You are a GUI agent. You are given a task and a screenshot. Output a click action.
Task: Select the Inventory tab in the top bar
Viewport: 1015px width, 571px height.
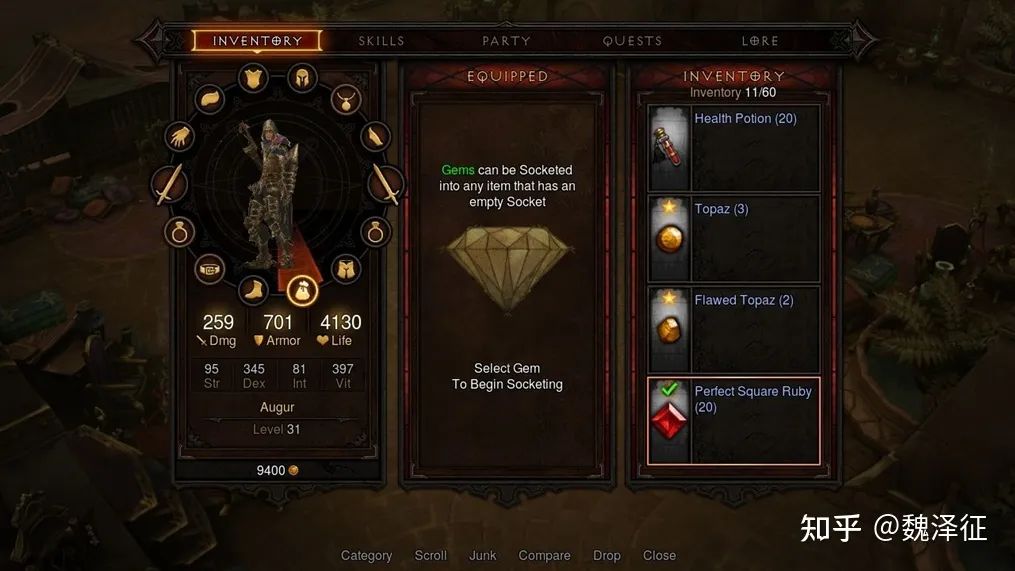pos(257,41)
